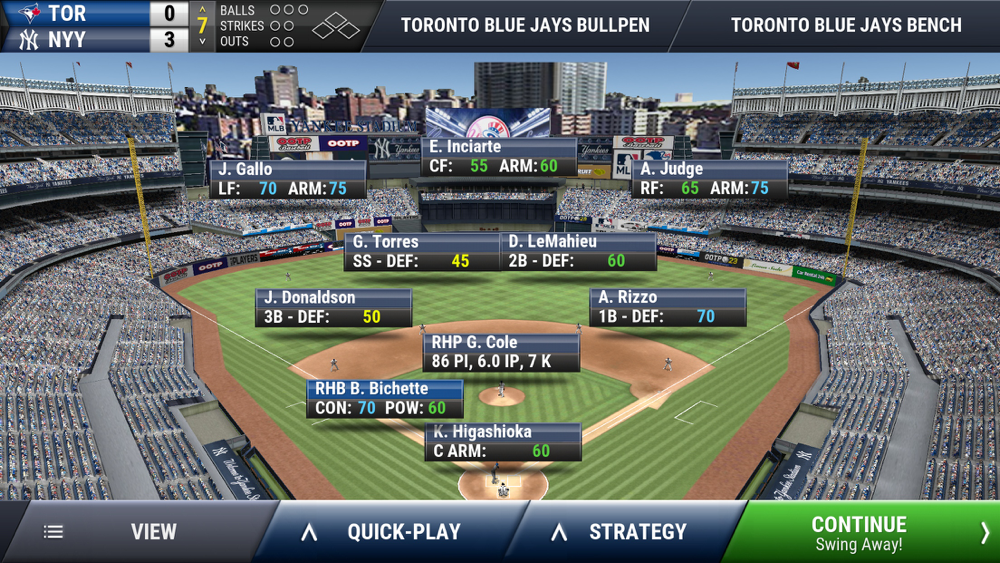Open the View menu

pyautogui.click(x=135, y=532)
